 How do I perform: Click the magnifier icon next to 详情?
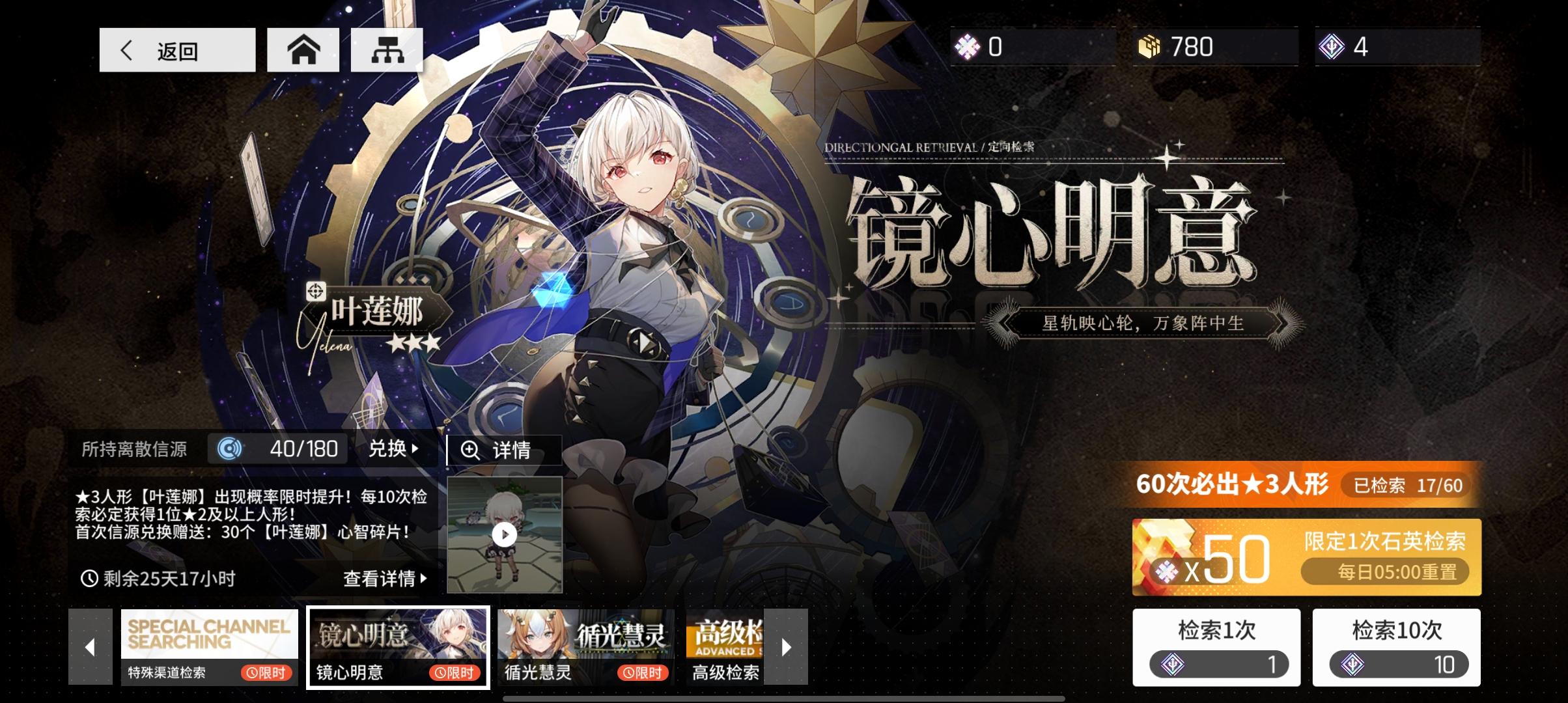(471, 449)
